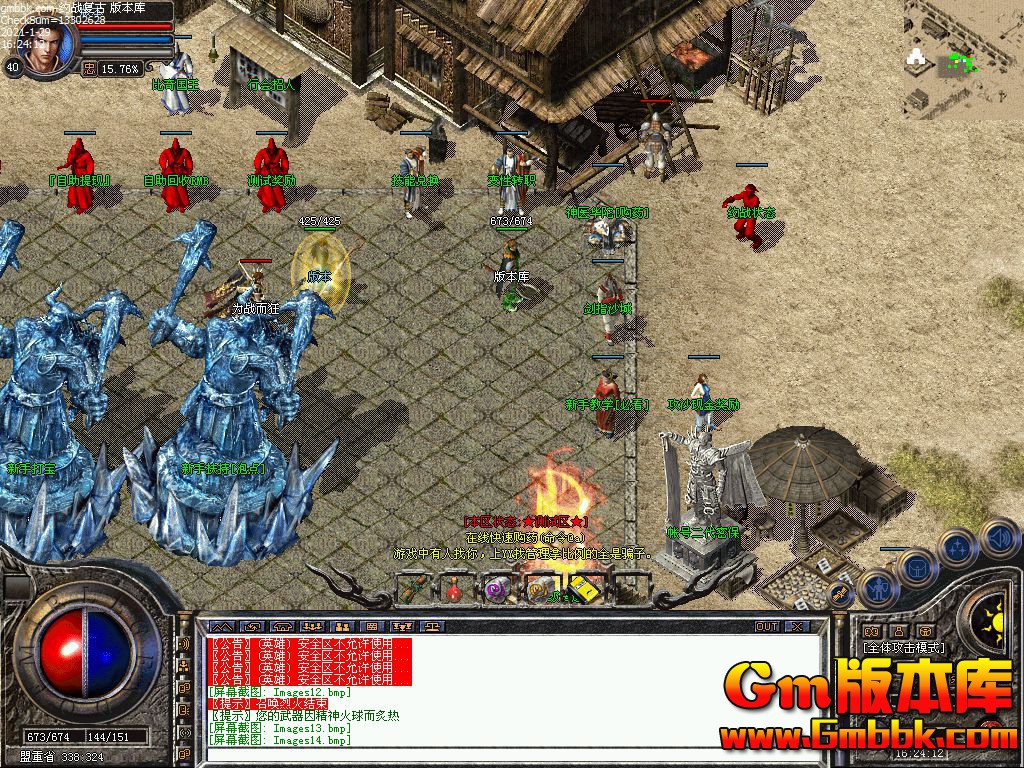Use the red potion in the belt
The height and width of the screenshot is (768, 1024).
coord(455,589)
